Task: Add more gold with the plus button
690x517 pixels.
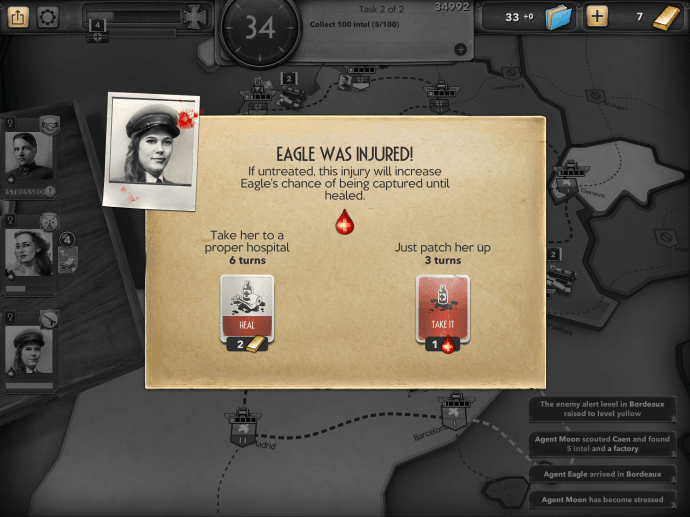Action: click(597, 17)
